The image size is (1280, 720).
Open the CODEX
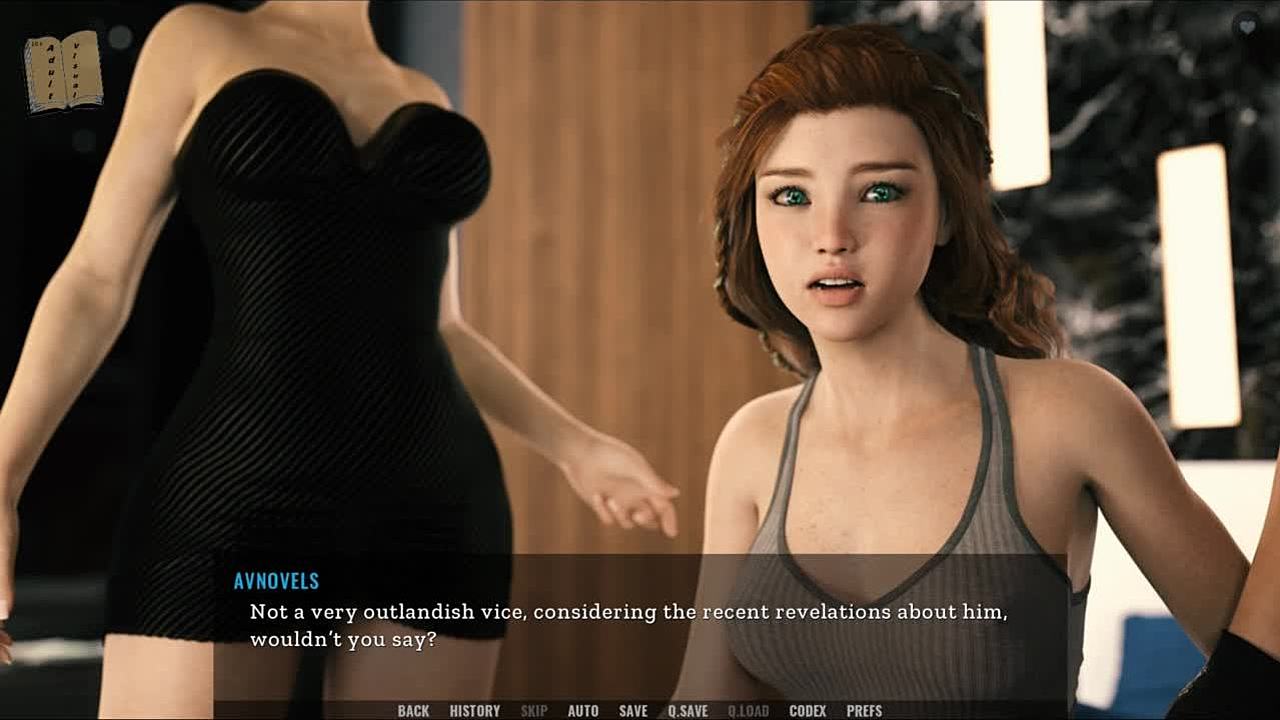tap(807, 711)
